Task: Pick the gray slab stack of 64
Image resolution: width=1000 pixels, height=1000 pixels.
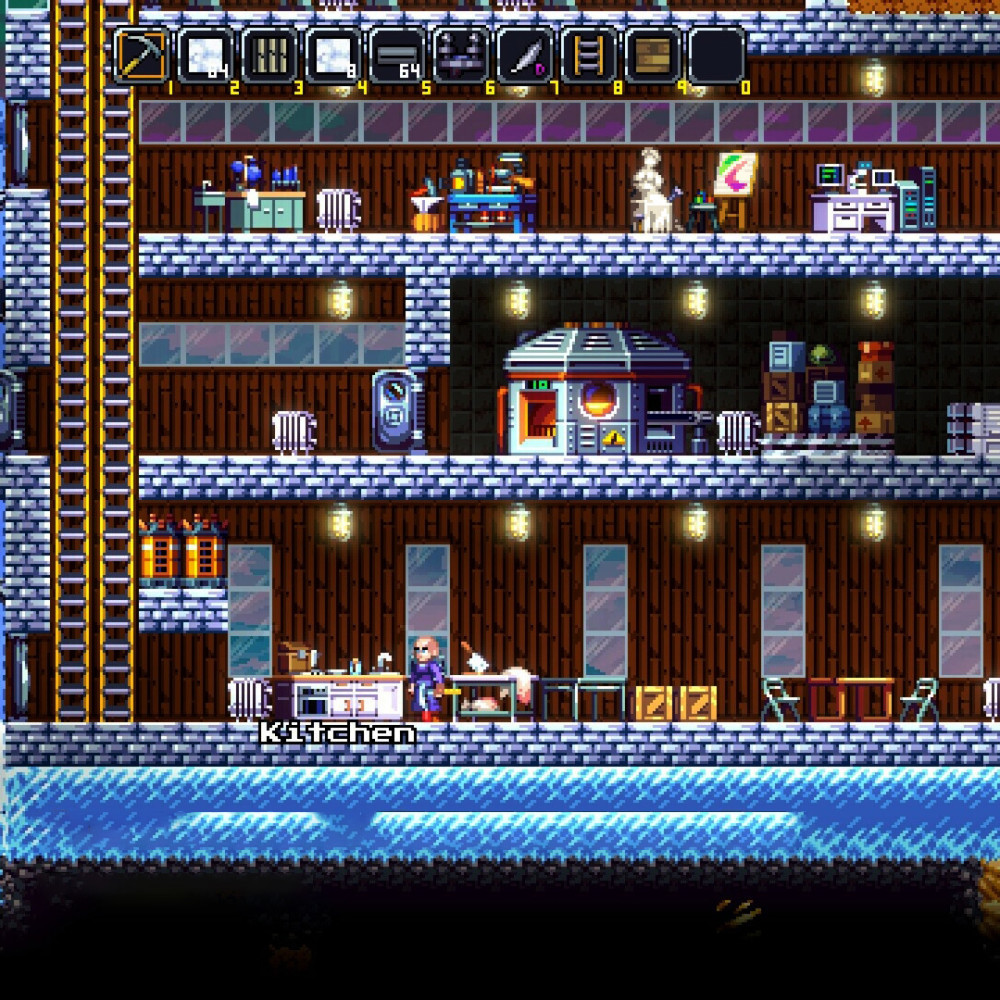Action: [397, 55]
